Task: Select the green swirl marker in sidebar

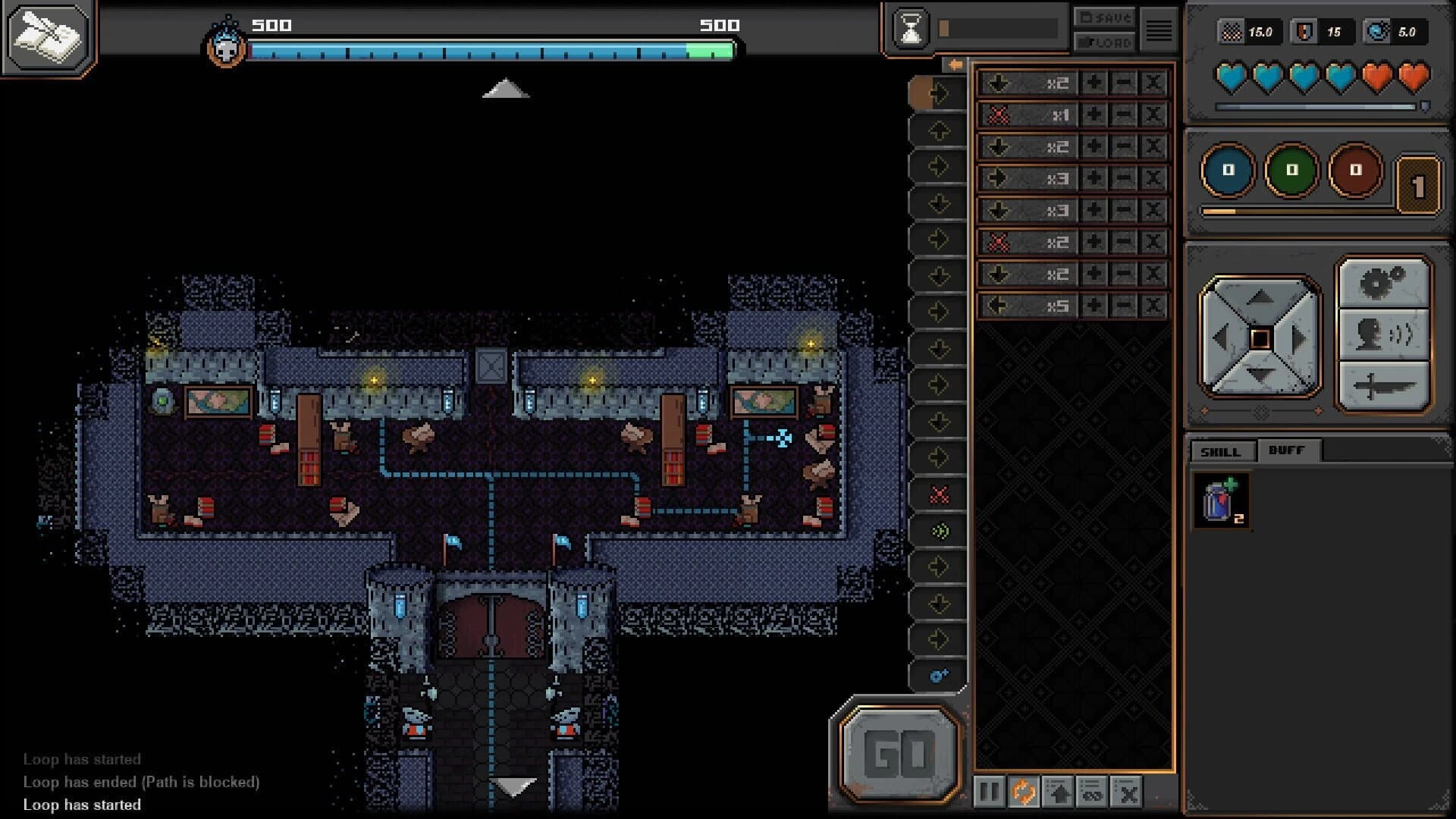Action: click(x=940, y=531)
